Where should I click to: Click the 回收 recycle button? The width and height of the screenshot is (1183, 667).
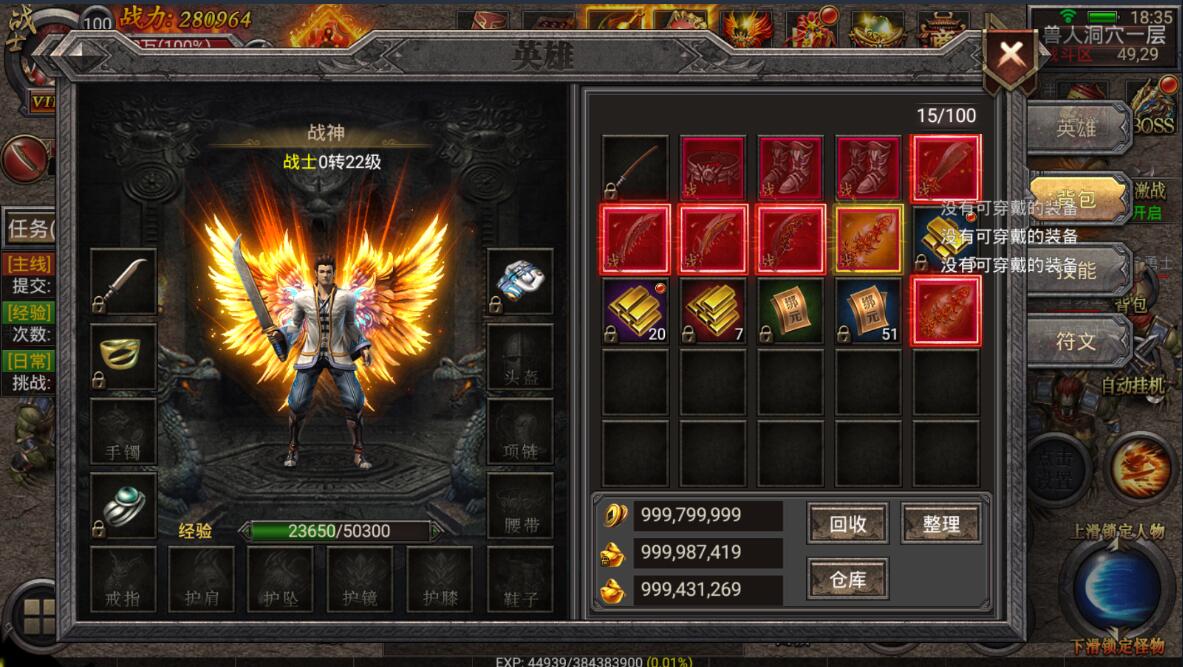[x=847, y=524]
